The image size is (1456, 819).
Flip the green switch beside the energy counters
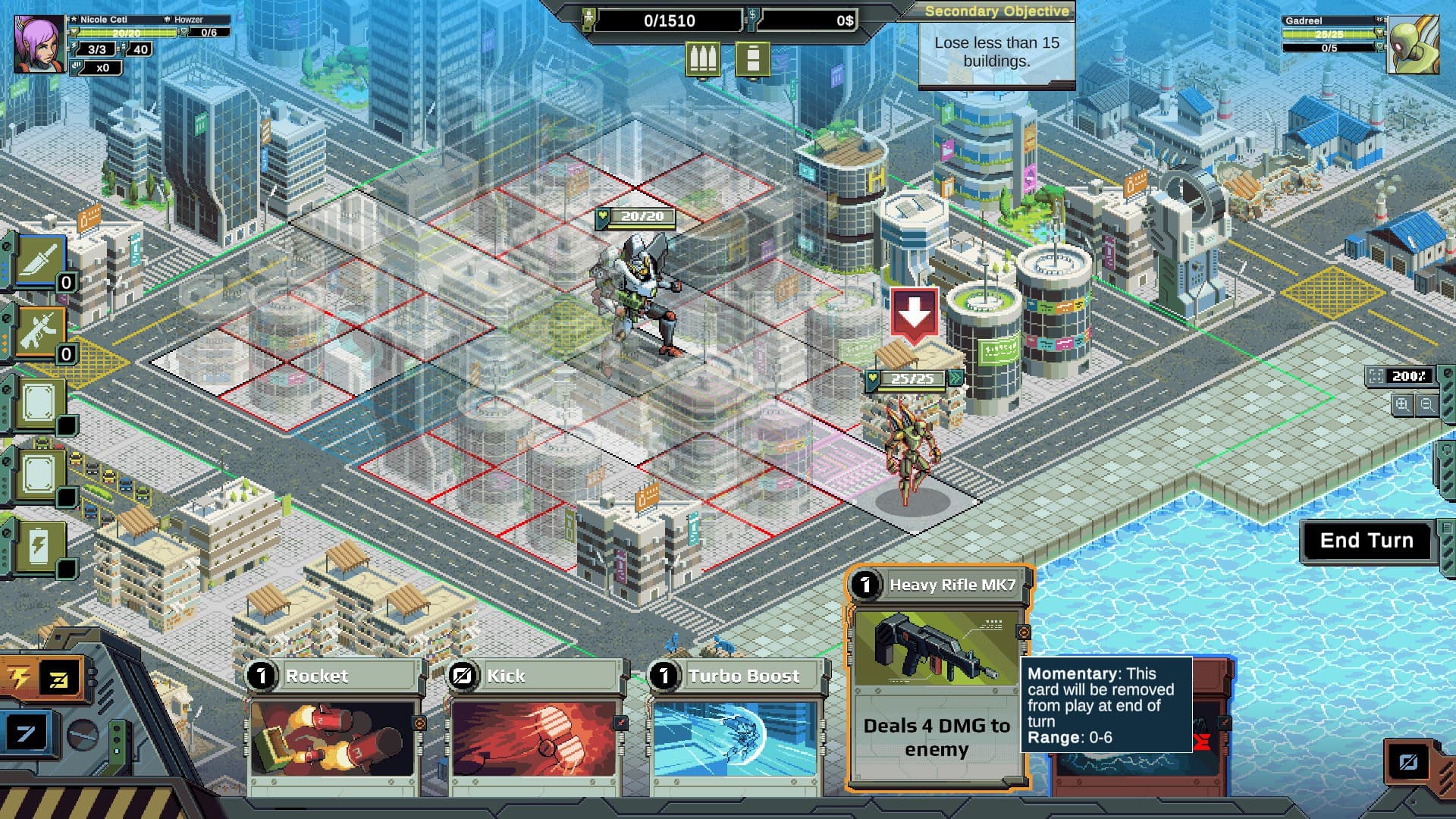[116, 739]
